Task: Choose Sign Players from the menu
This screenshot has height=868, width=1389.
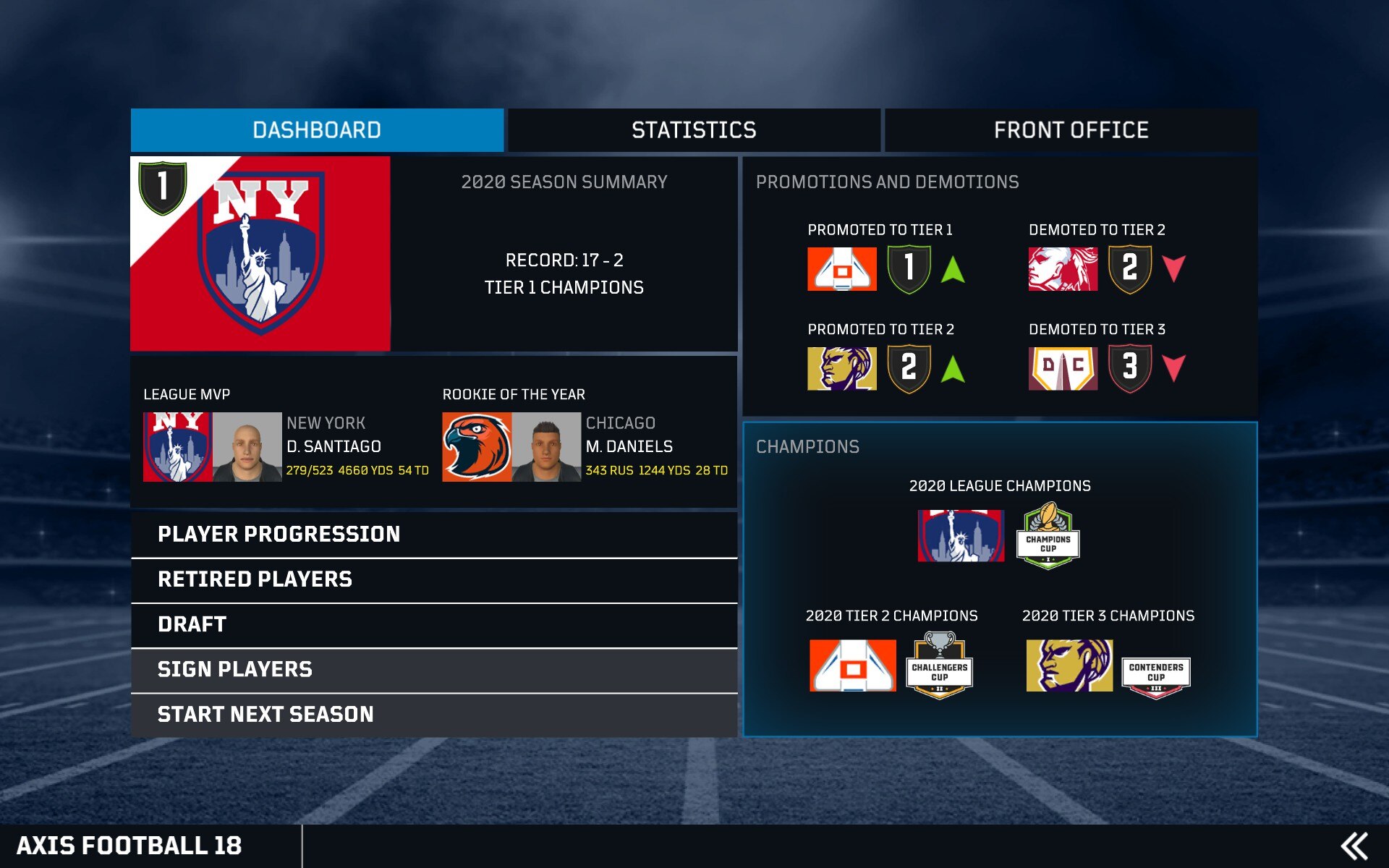Action: 434,670
